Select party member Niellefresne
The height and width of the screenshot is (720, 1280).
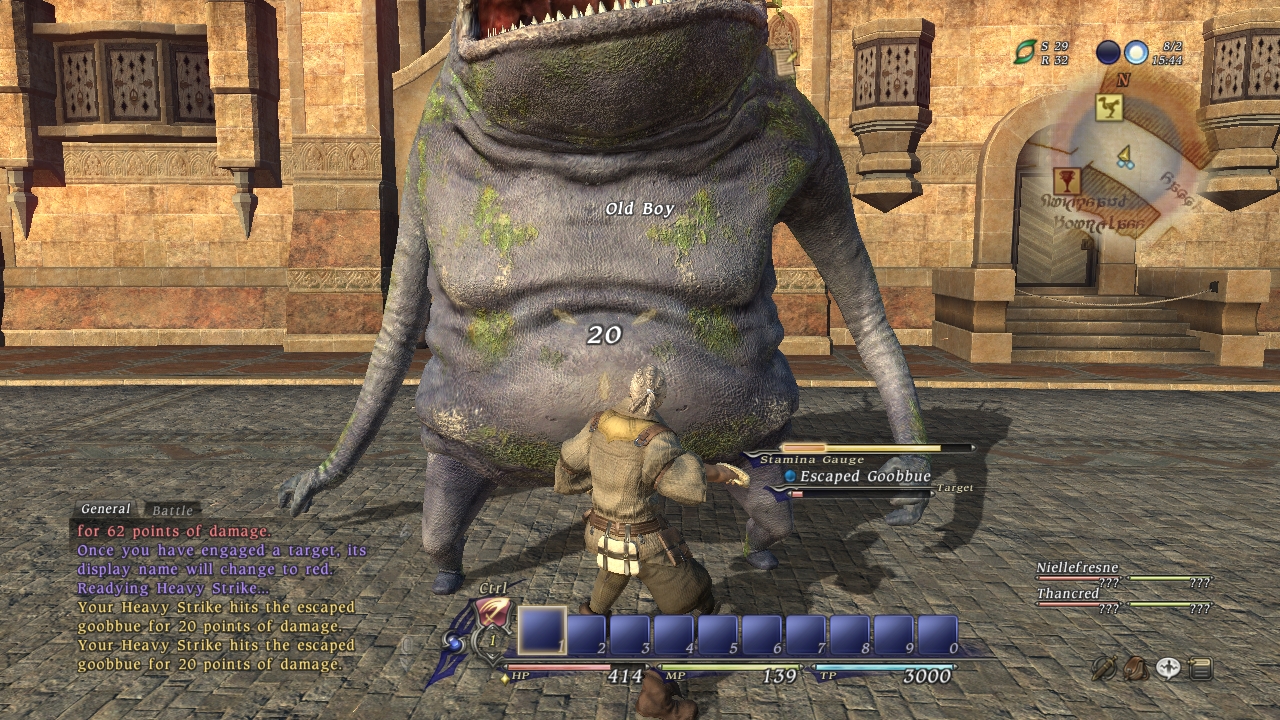coord(1077,568)
